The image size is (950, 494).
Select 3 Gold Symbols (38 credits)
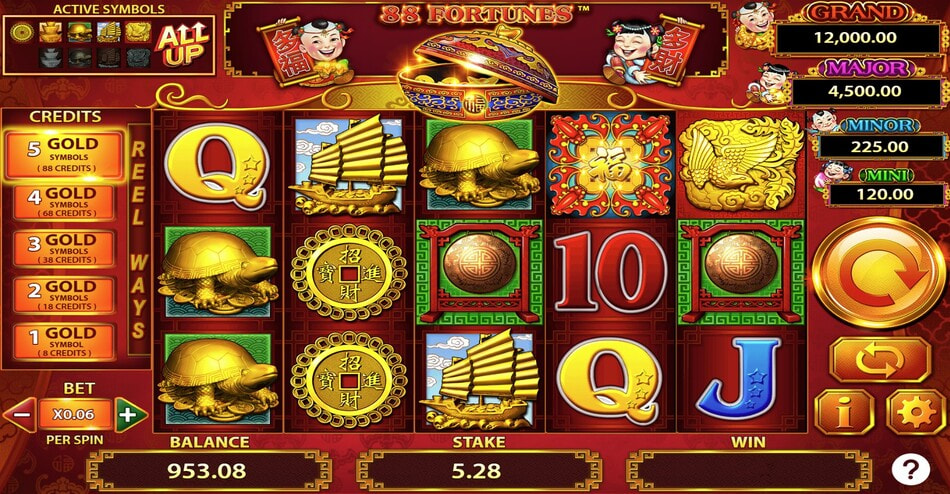click(x=64, y=249)
